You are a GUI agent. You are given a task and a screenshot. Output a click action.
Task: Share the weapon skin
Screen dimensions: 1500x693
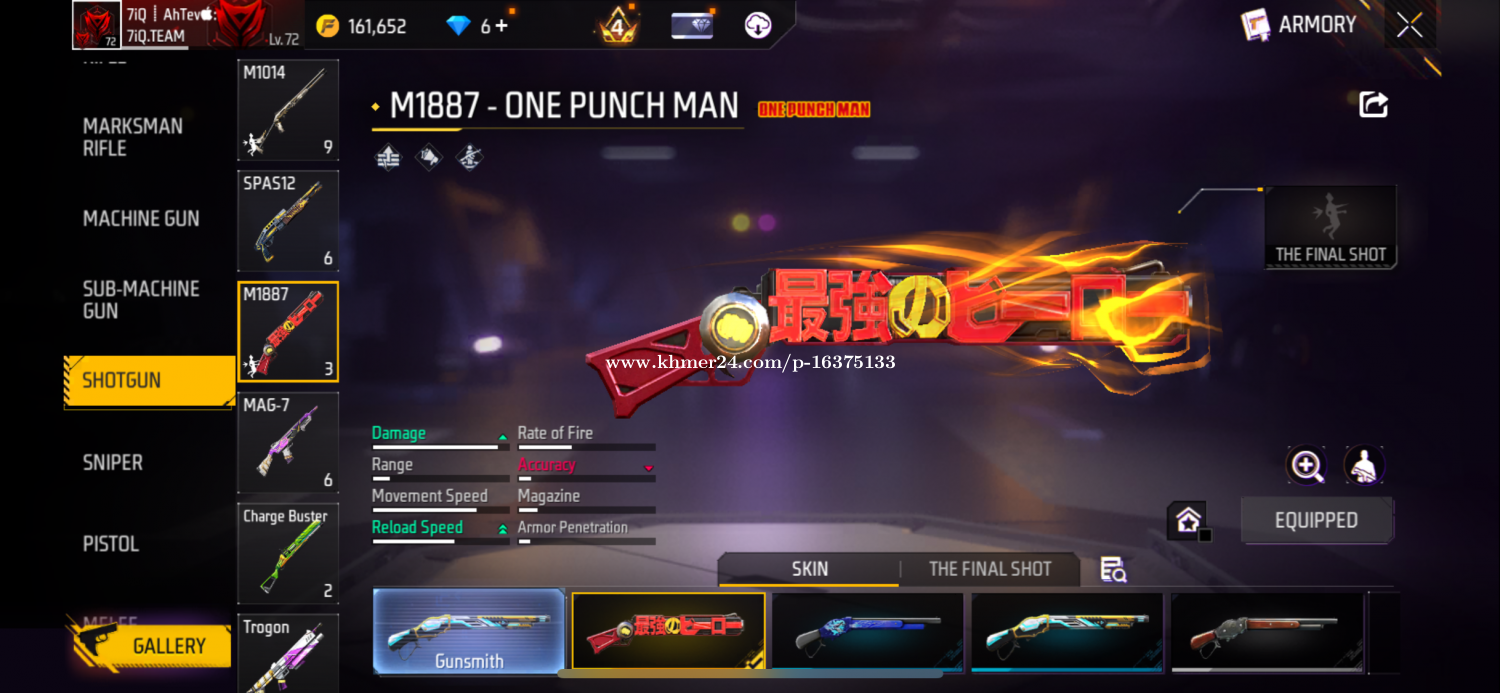click(x=1373, y=105)
